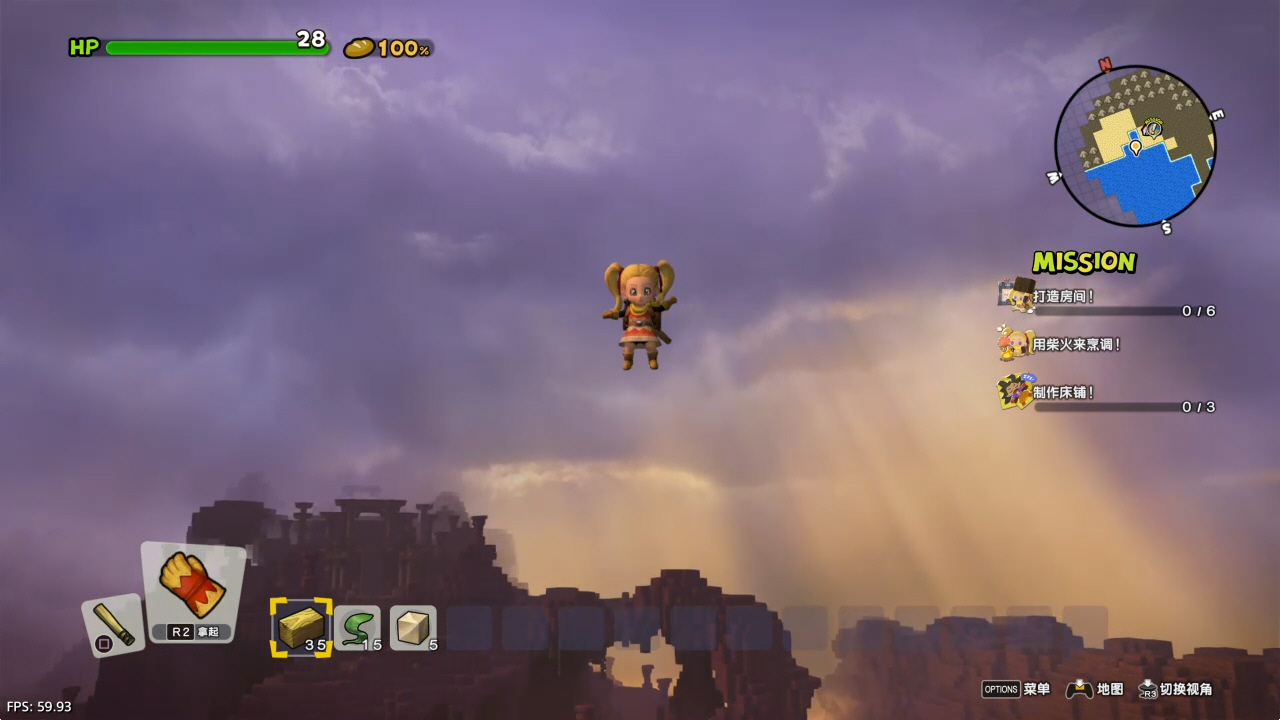This screenshot has width=1280, height=720.
Task: Select the cook-with-firewood mission entry
Action: coord(1076,344)
